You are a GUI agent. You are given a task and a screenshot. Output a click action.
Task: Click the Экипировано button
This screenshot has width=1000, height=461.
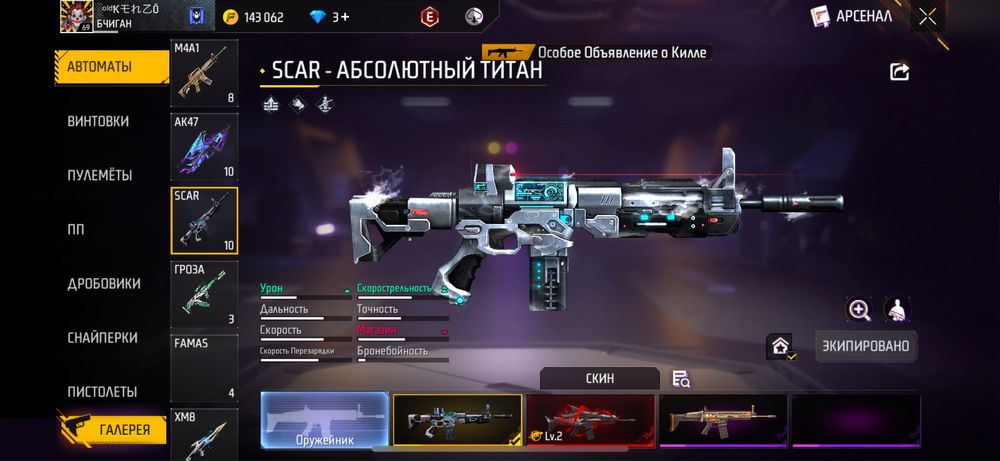click(x=866, y=346)
